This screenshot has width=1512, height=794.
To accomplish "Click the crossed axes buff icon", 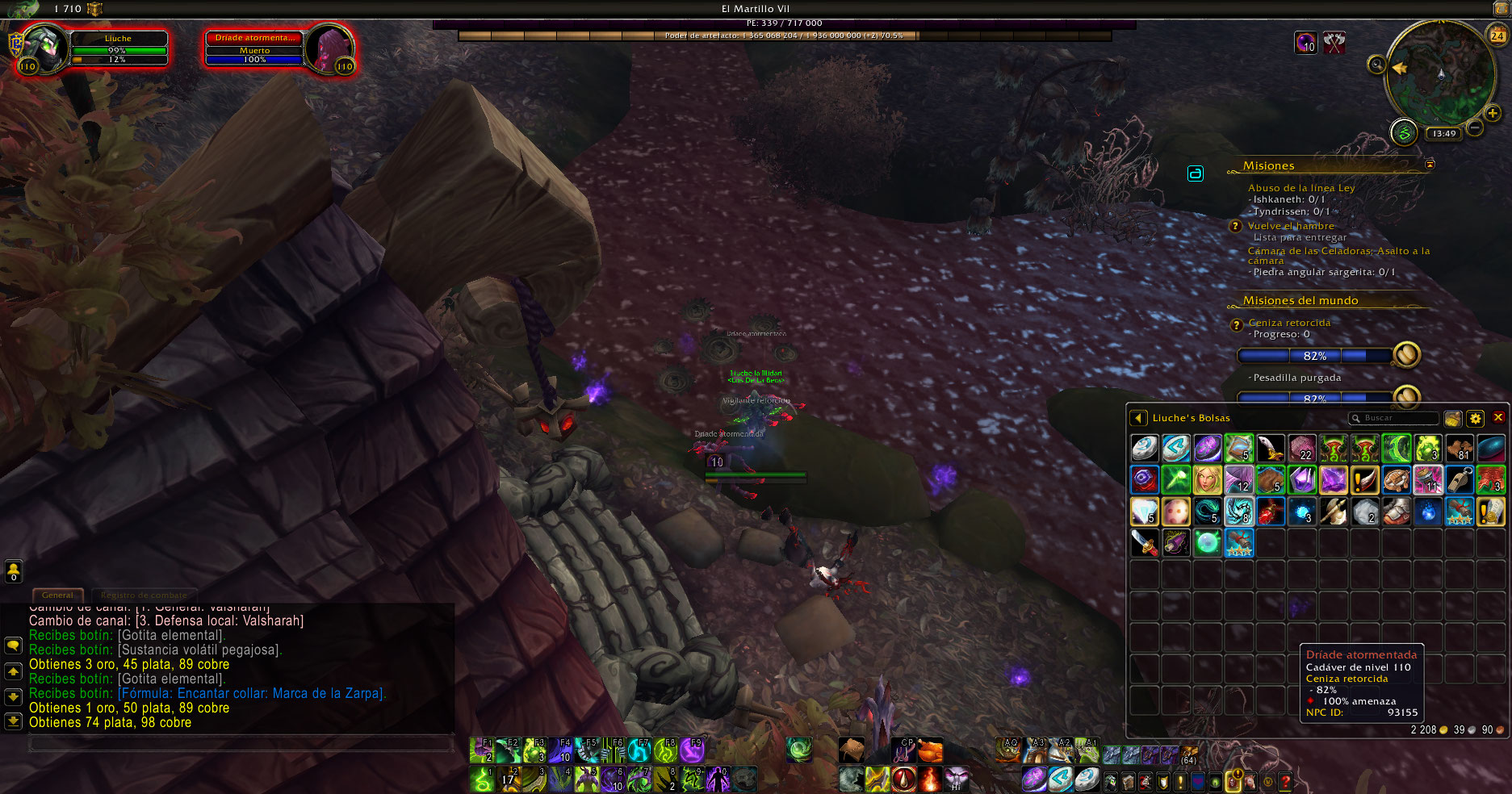I will 1334,43.
